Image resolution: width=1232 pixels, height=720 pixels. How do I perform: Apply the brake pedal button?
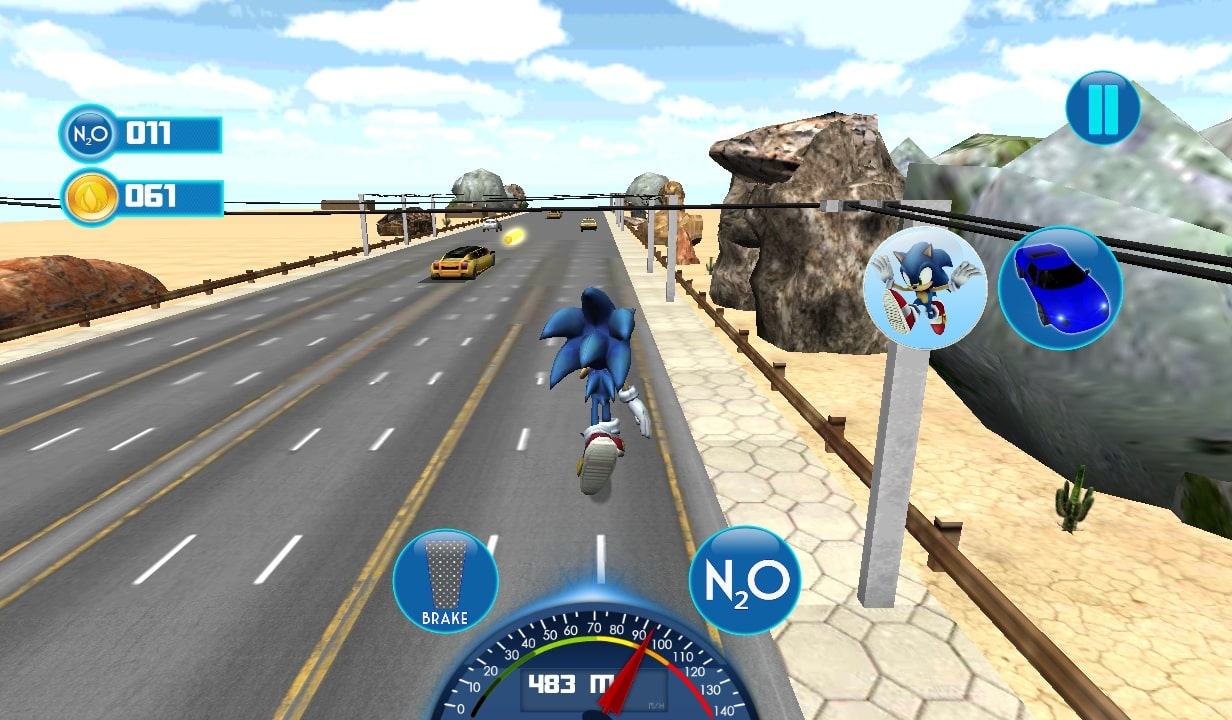[x=445, y=581]
